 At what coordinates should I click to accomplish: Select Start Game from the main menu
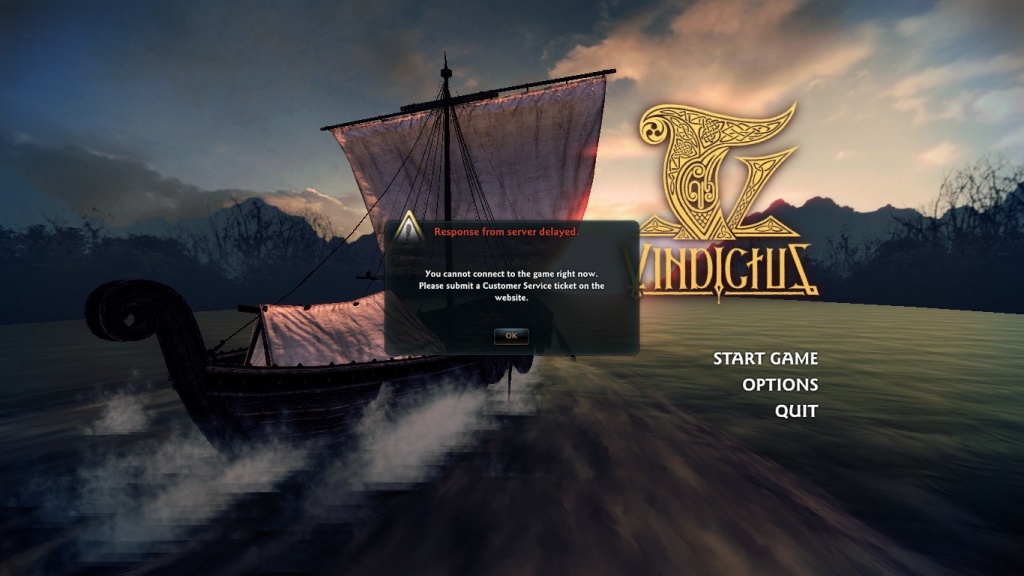point(765,359)
